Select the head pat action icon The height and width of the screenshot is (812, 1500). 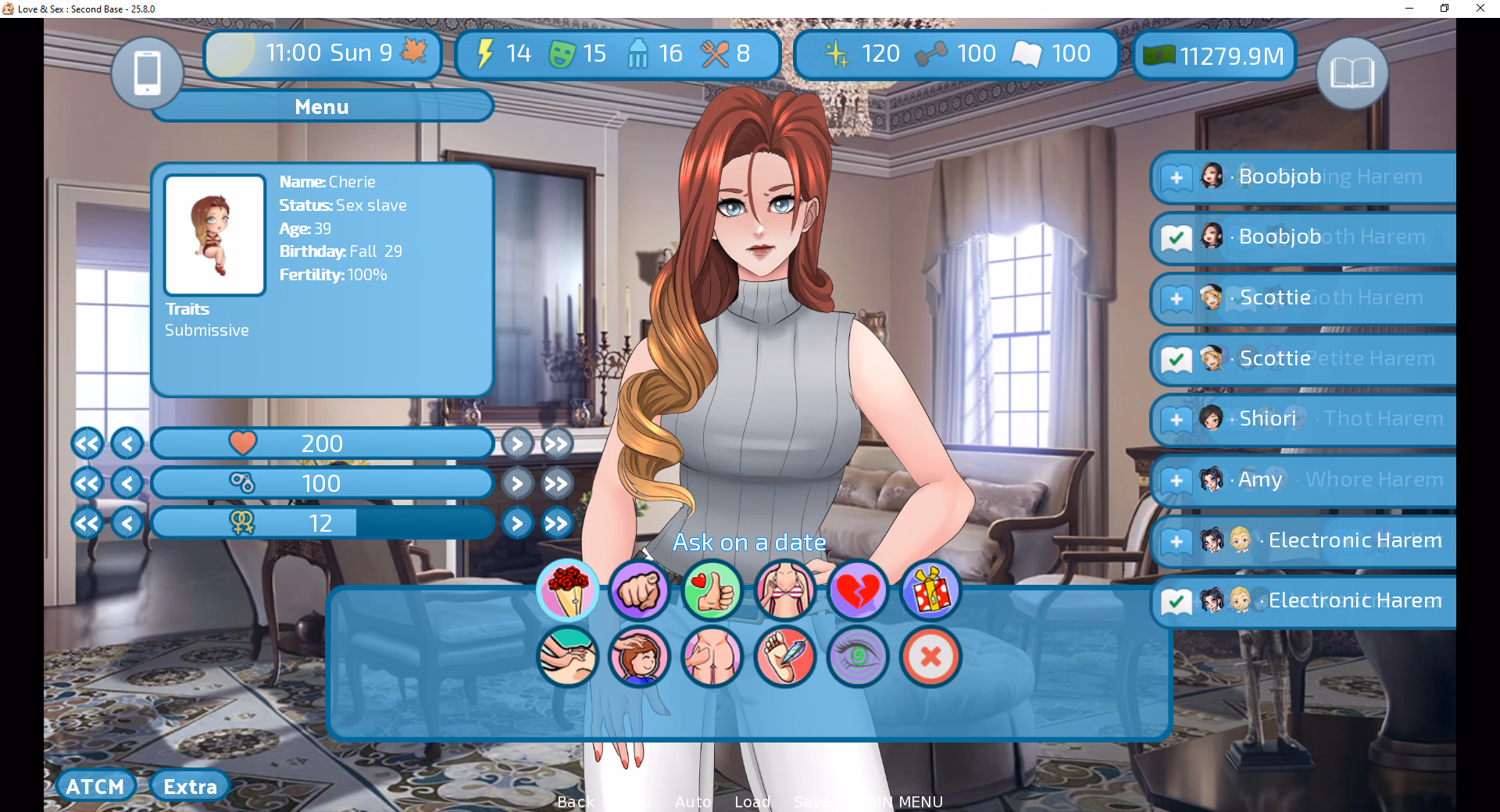(x=639, y=657)
